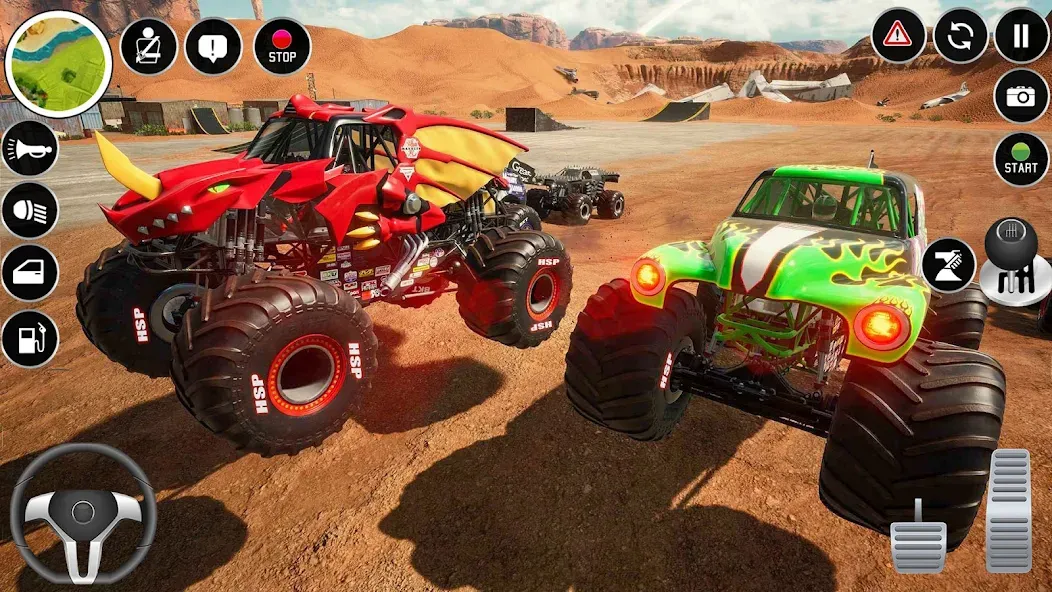Switch view with the camera button
Screen dimensions: 1052x592
click(x=1021, y=96)
